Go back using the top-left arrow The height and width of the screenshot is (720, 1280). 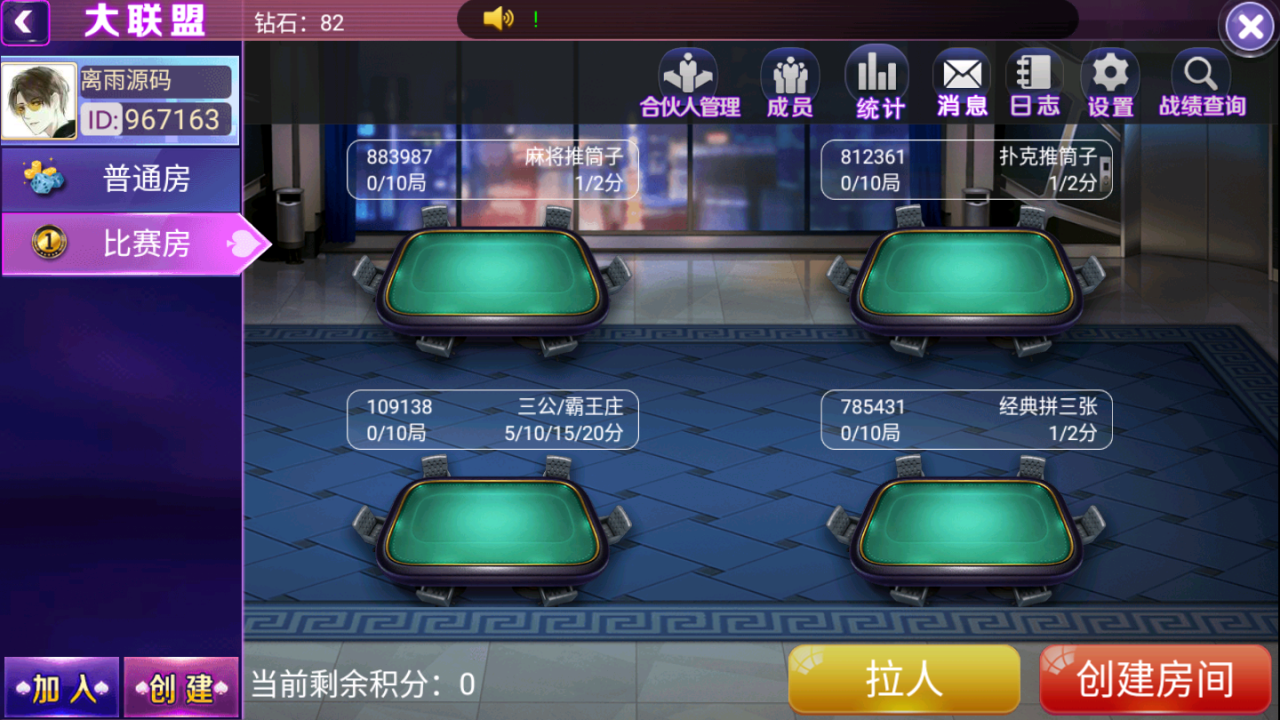pyautogui.click(x=26, y=23)
